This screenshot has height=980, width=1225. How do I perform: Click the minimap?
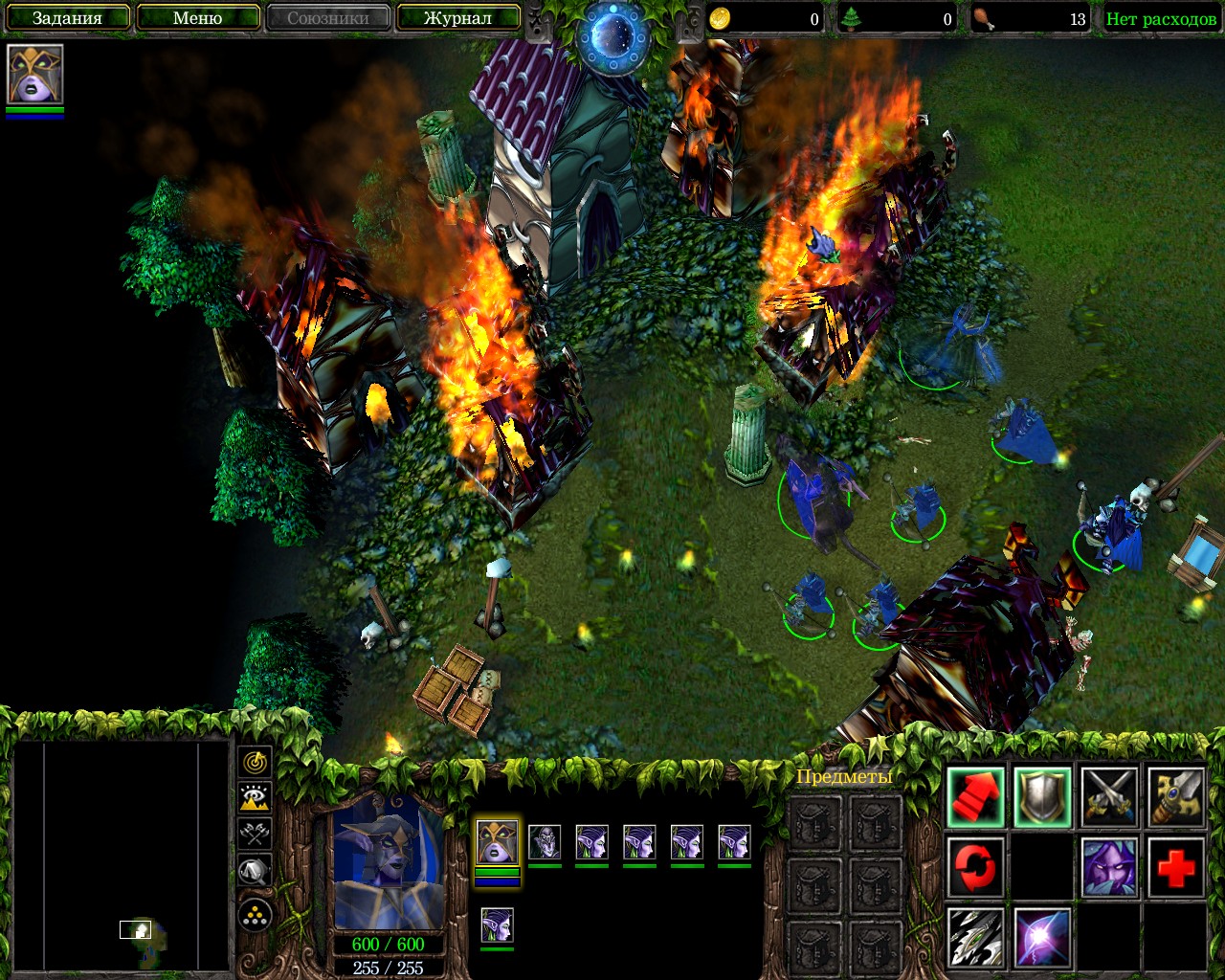coord(122,855)
